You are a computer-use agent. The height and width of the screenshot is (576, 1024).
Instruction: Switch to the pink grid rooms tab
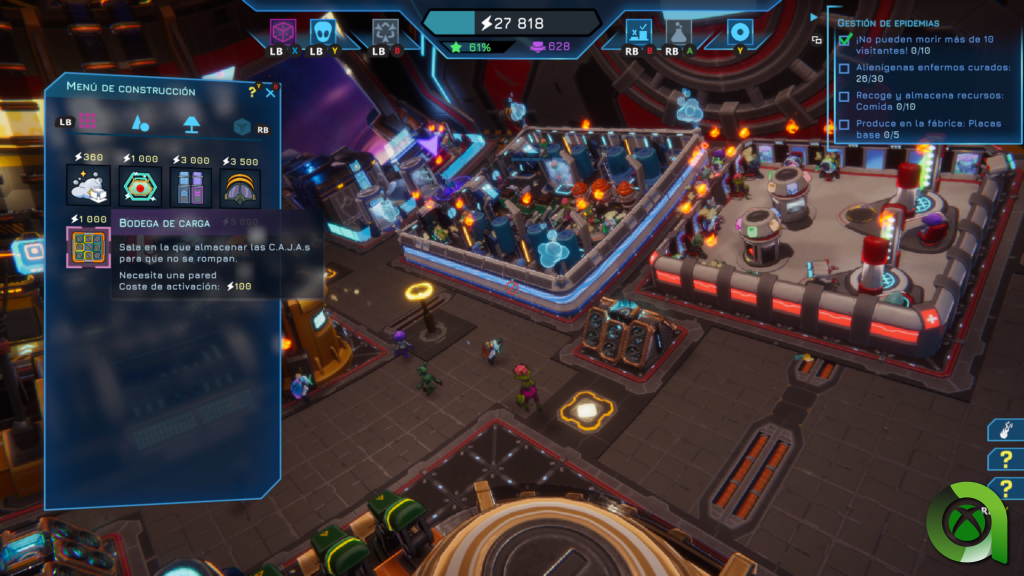[x=88, y=121]
